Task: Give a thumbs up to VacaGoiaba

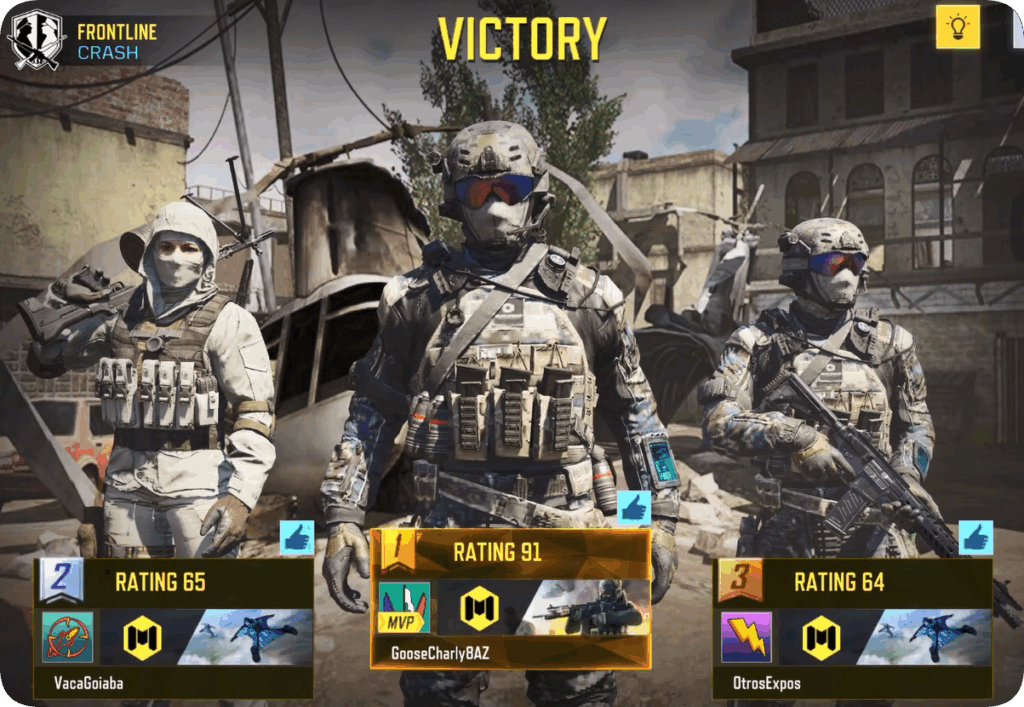Action: (296, 538)
